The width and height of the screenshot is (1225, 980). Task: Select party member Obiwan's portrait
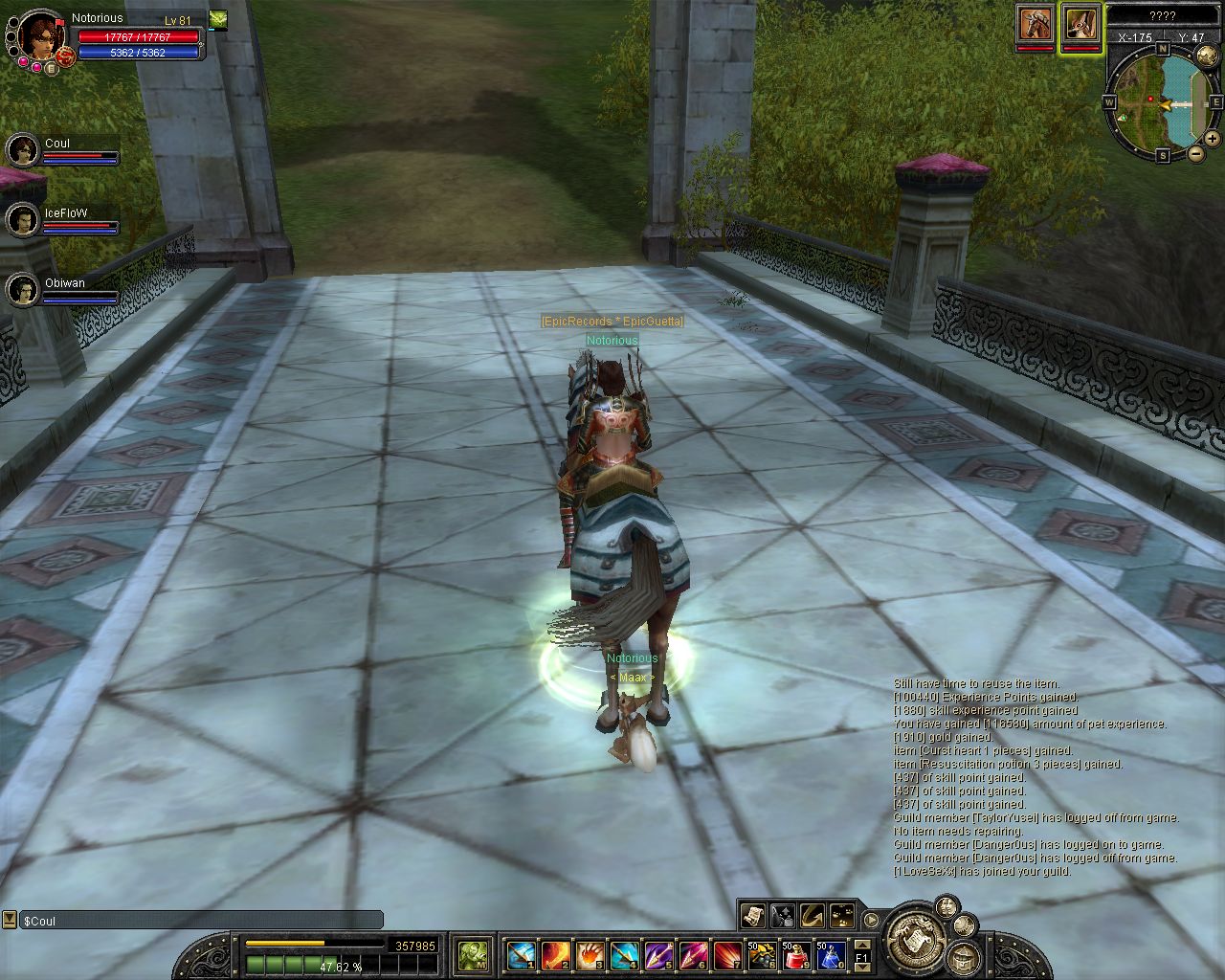point(22,289)
